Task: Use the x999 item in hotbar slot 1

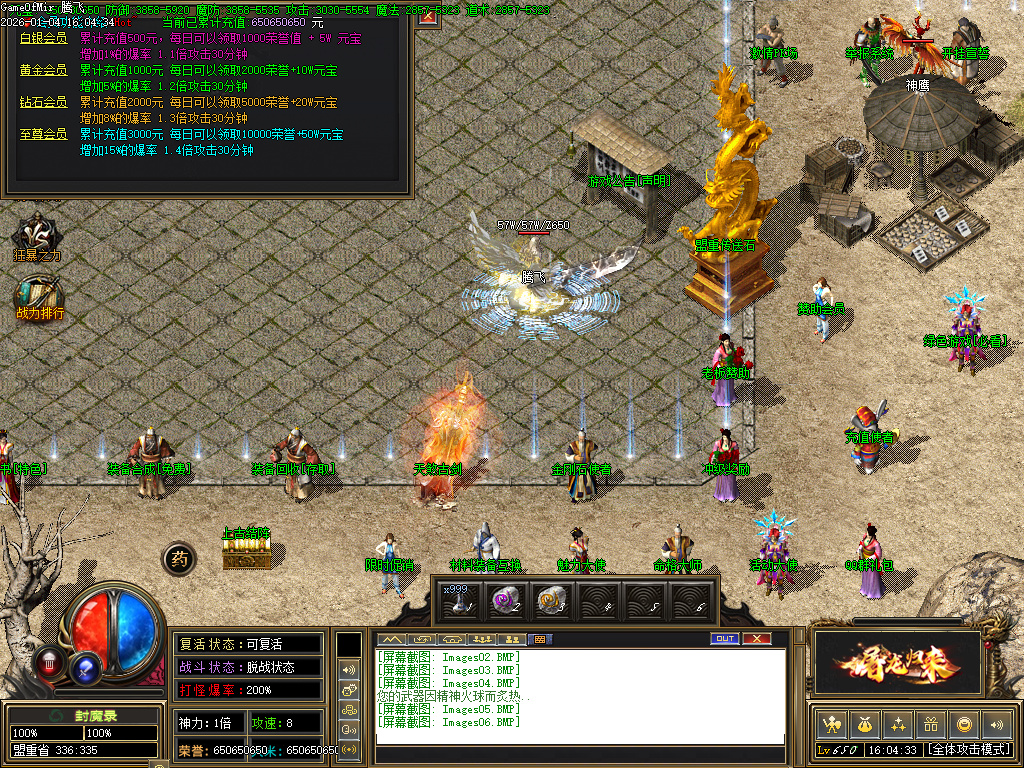Action: click(456, 600)
